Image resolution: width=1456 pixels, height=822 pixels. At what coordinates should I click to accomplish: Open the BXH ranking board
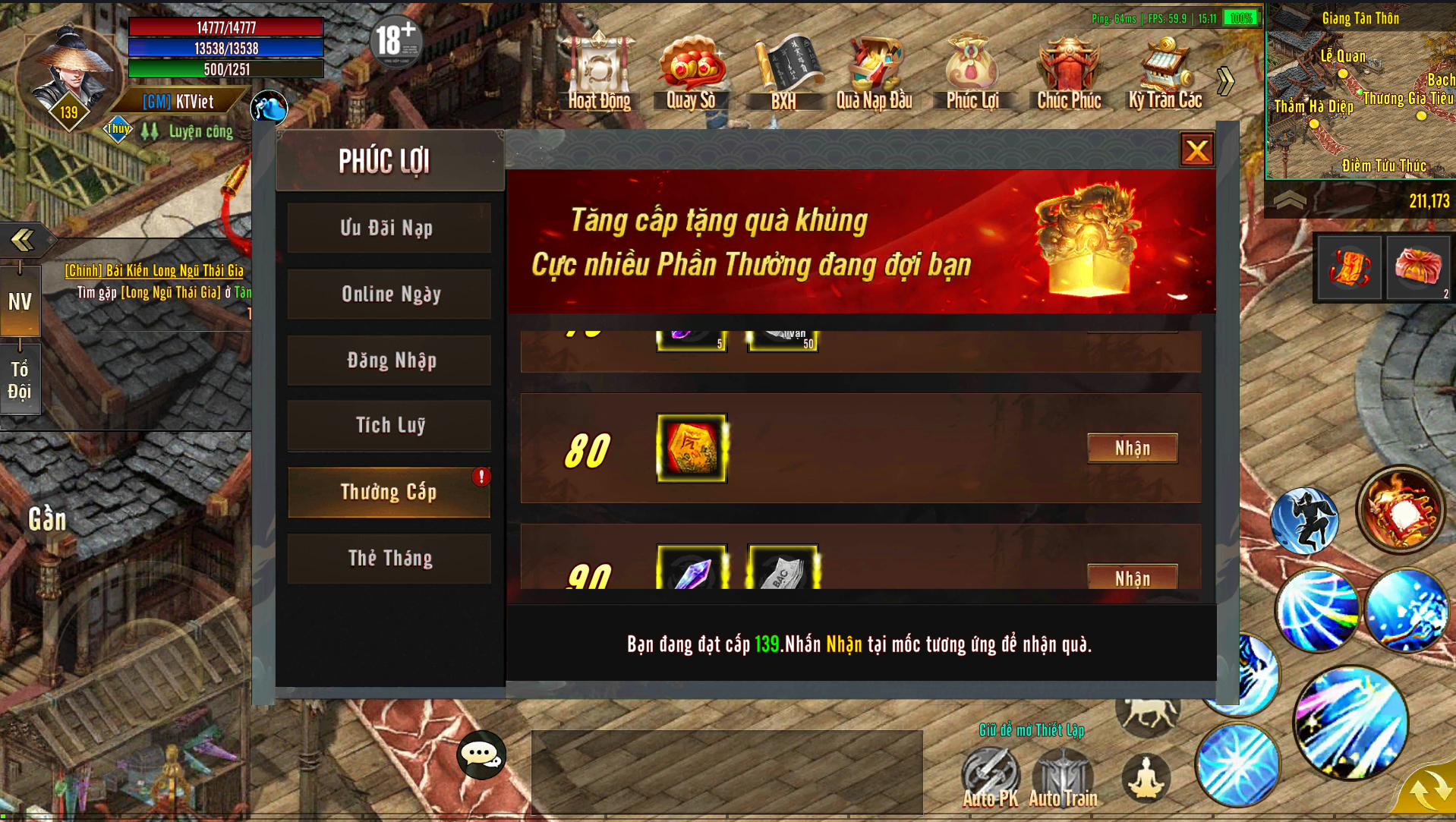point(783,74)
